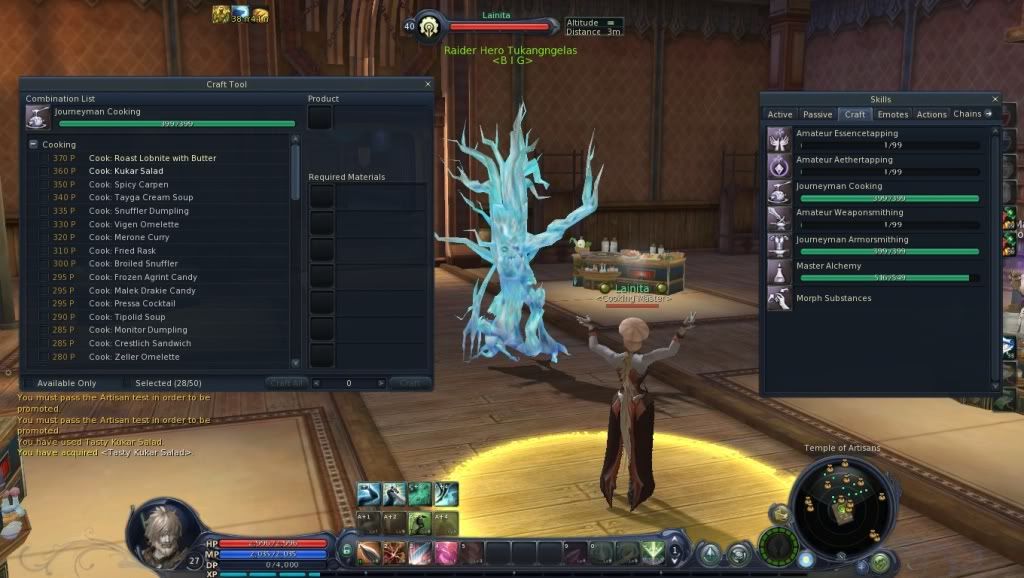Viewport: 1024px width, 578px height.
Task: Increase the craft quantity with the right arrow
Action: coord(381,383)
